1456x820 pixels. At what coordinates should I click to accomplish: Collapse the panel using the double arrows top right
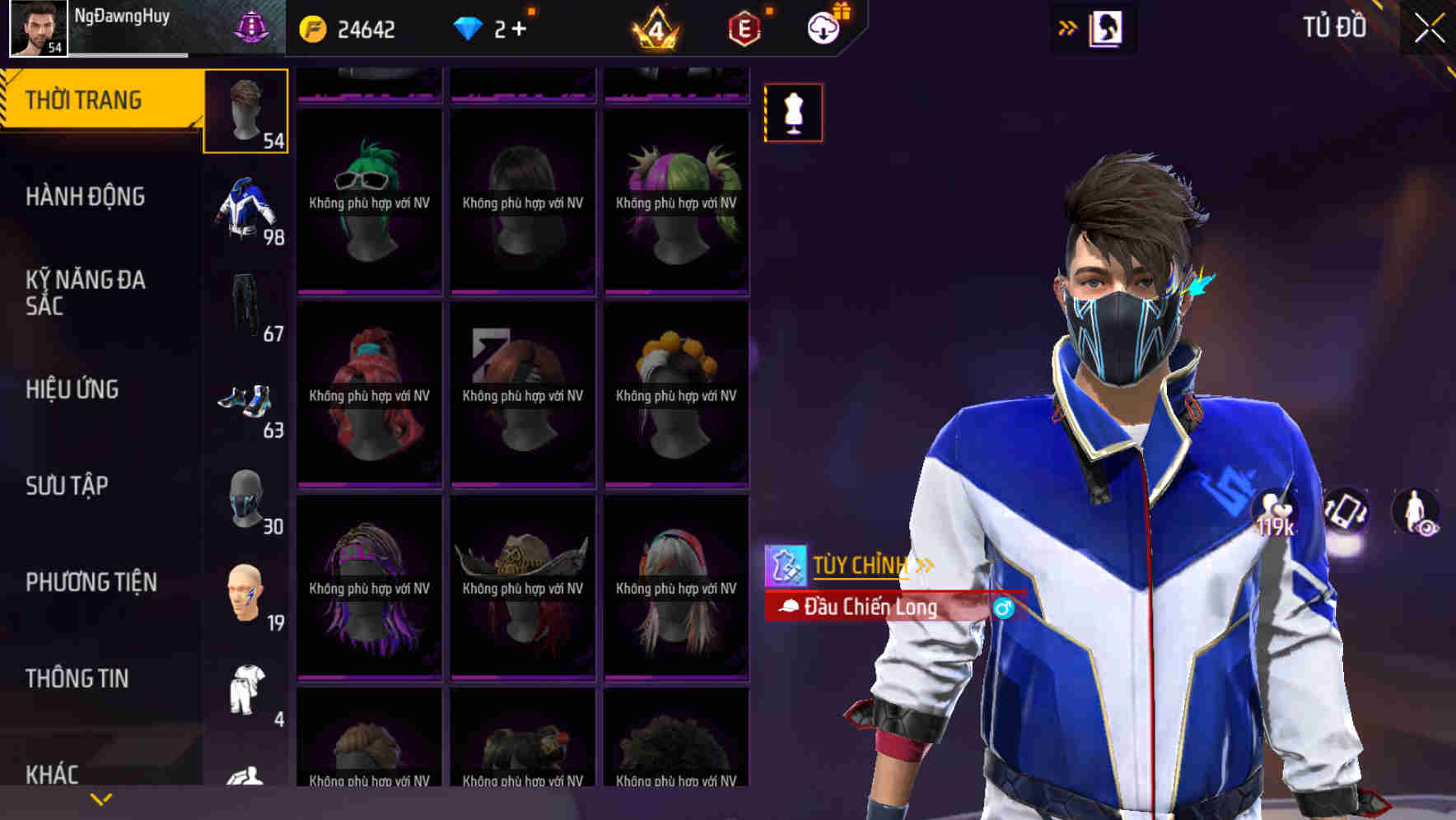[x=1068, y=26]
